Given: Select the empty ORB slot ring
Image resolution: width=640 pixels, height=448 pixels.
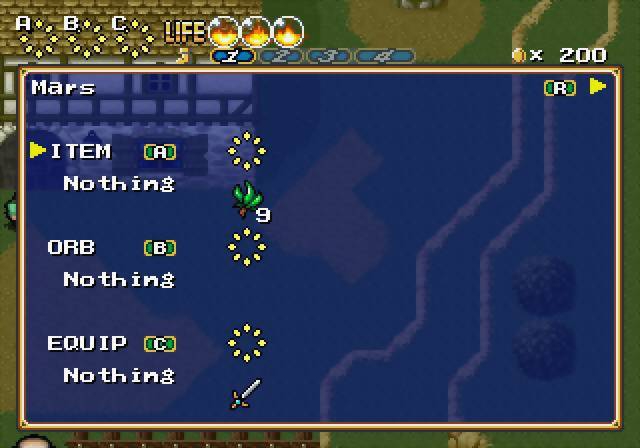Looking at the screenshot, I should pos(246,246).
